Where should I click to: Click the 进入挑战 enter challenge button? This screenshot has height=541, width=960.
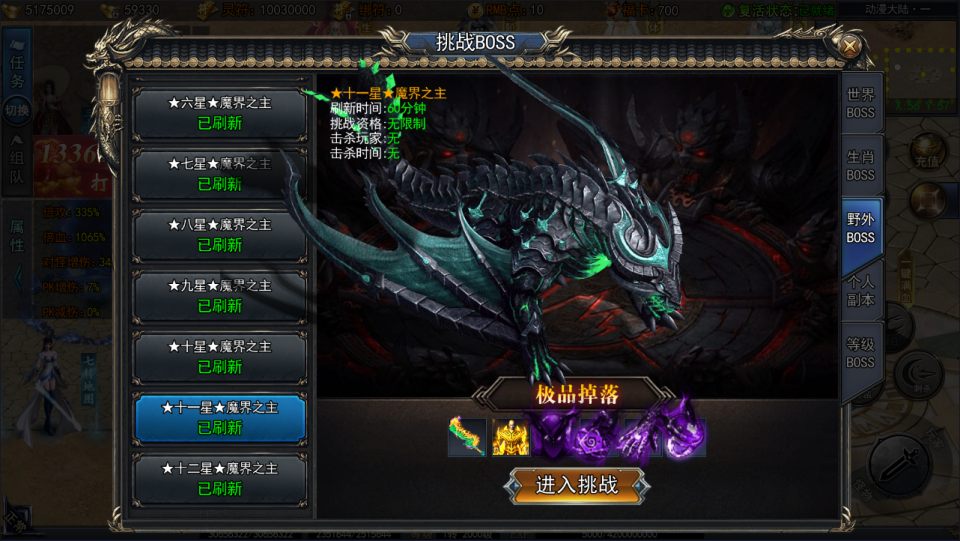click(577, 486)
